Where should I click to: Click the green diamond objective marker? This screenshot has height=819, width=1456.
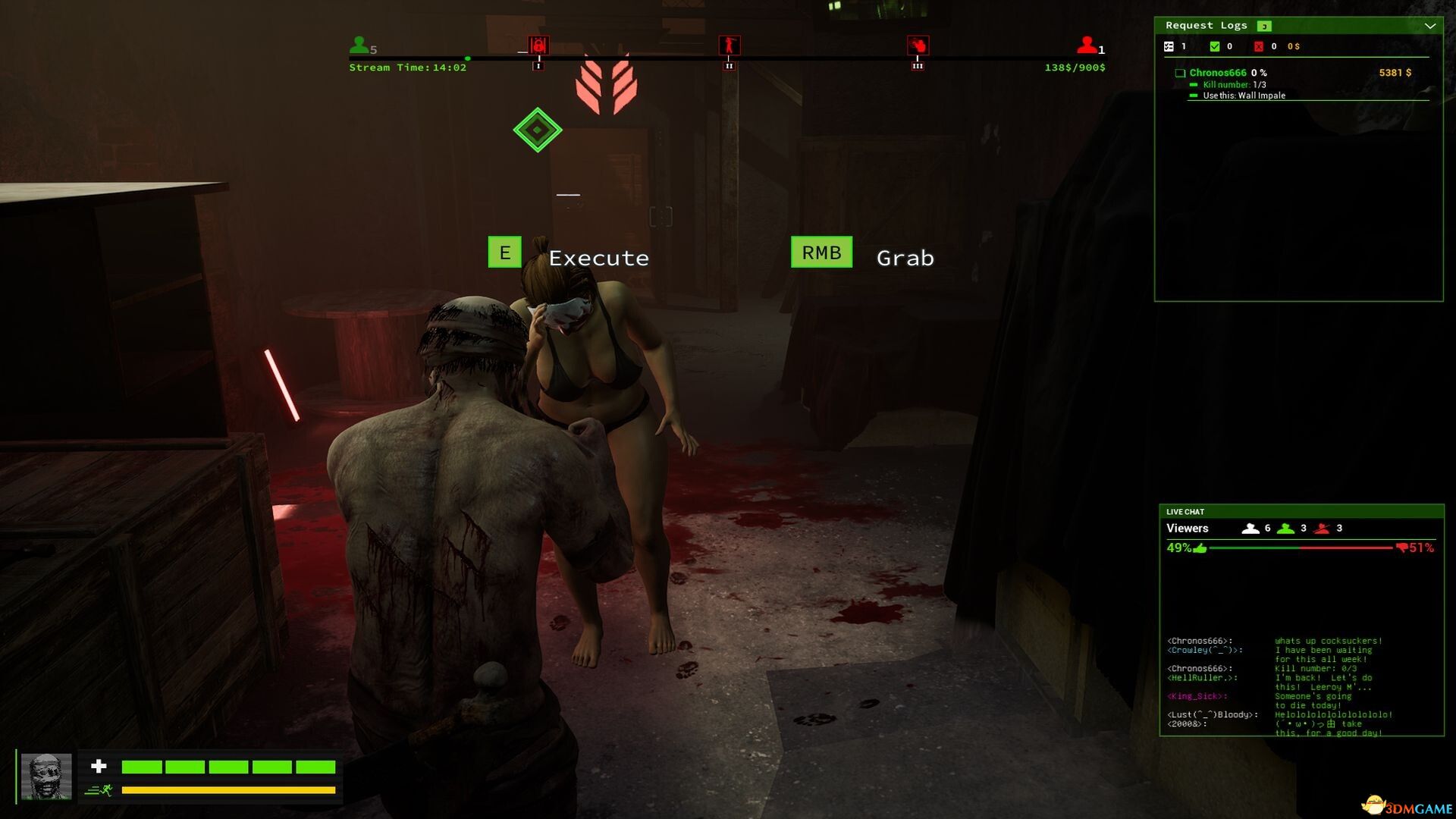pyautogui.click(x=537, y=130)
